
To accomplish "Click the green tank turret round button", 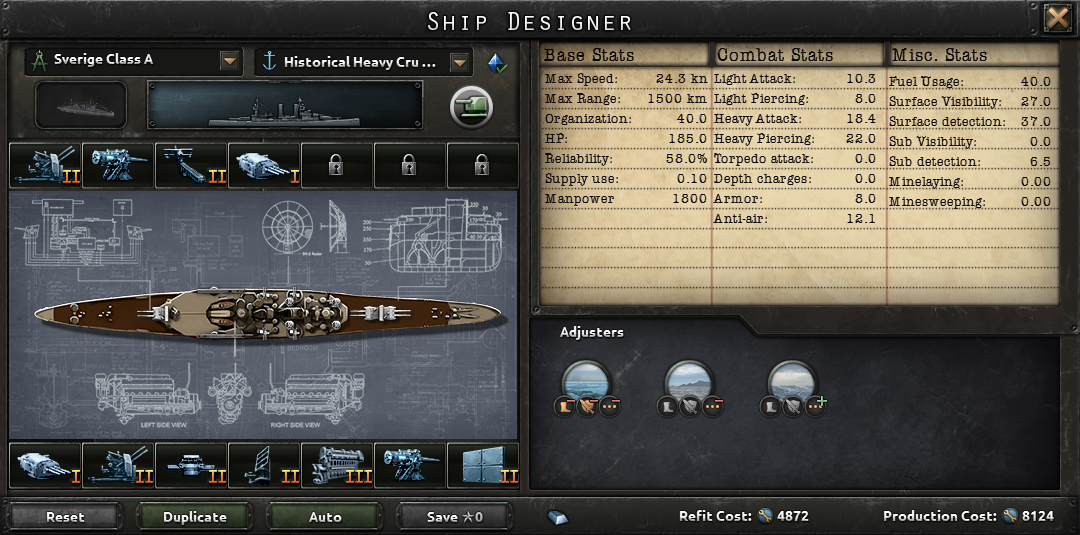I will [471, 106].
